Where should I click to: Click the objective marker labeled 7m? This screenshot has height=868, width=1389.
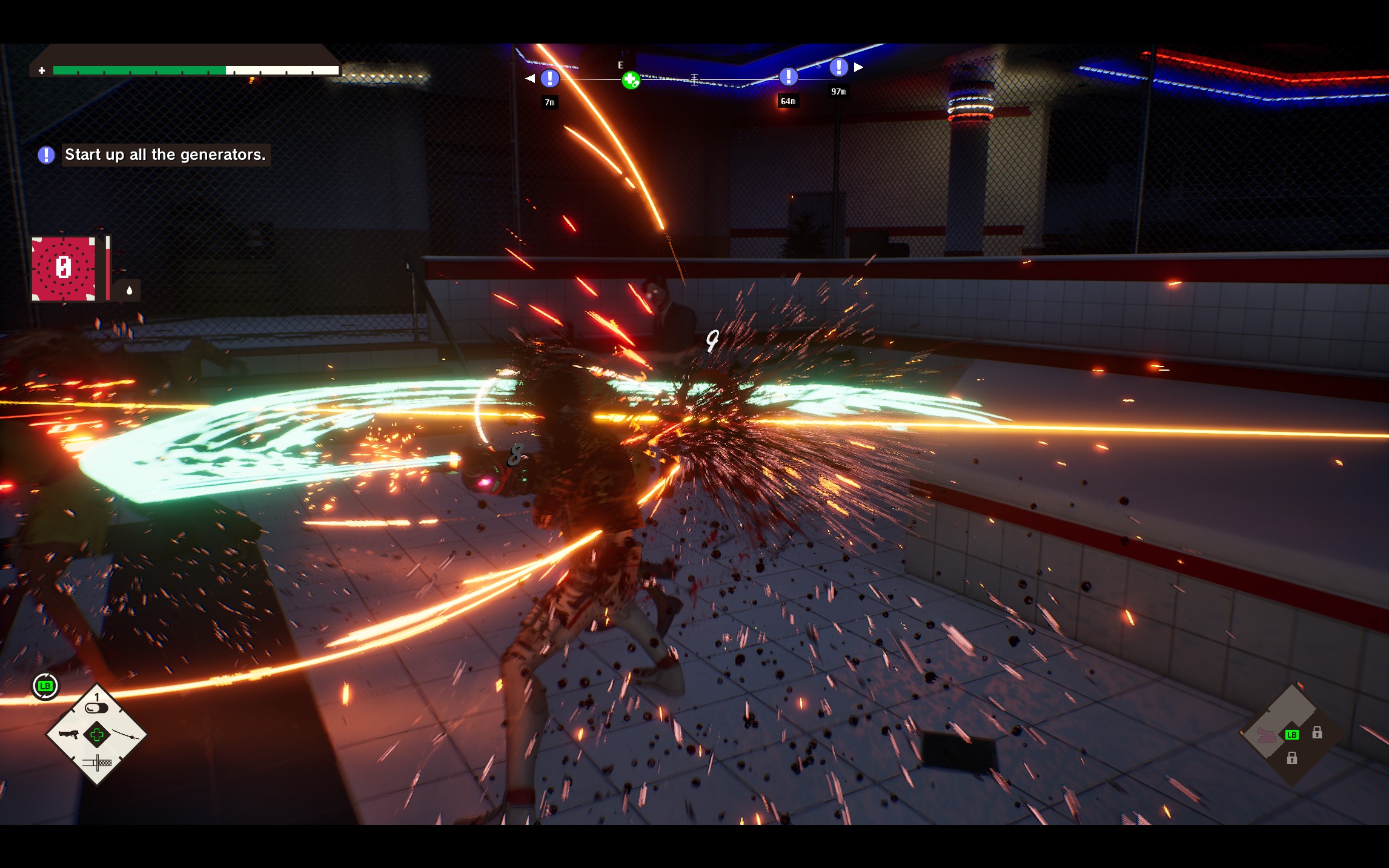click(549, 78)
